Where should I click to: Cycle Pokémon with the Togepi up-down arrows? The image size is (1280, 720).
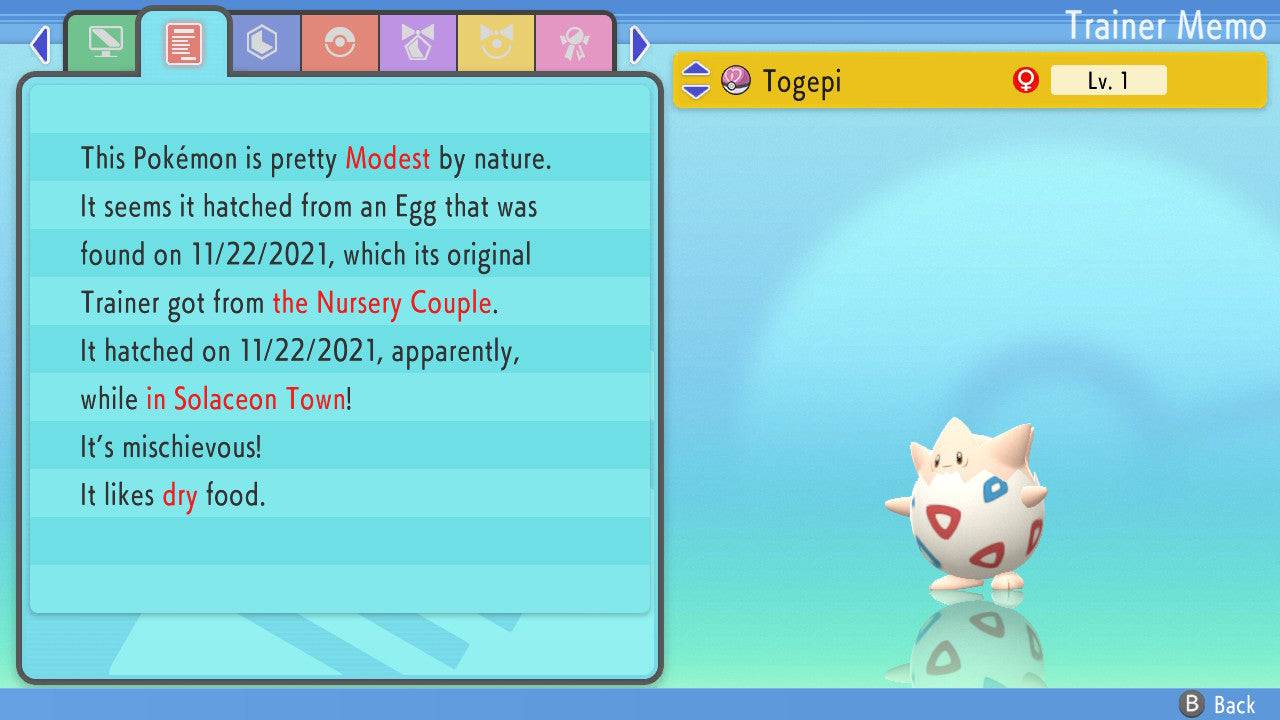696,81
